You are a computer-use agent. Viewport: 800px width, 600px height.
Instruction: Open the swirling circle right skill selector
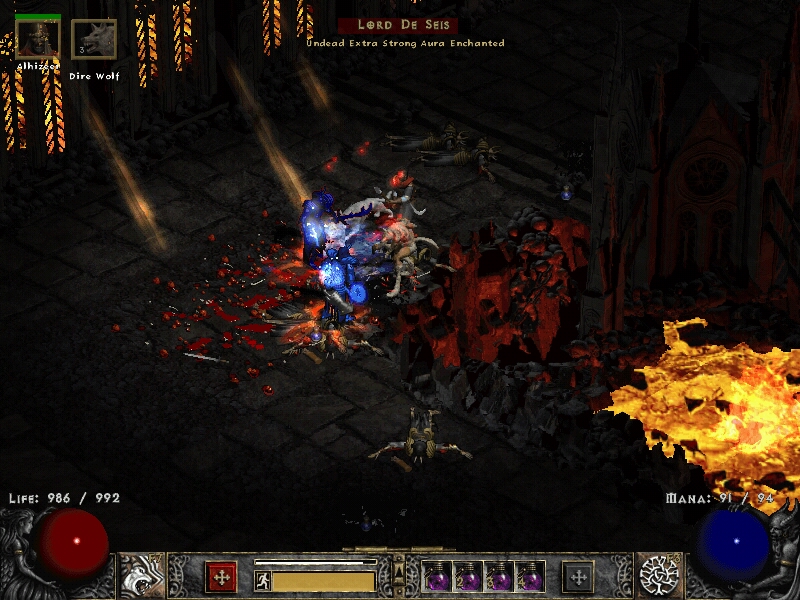pos(658,575)
